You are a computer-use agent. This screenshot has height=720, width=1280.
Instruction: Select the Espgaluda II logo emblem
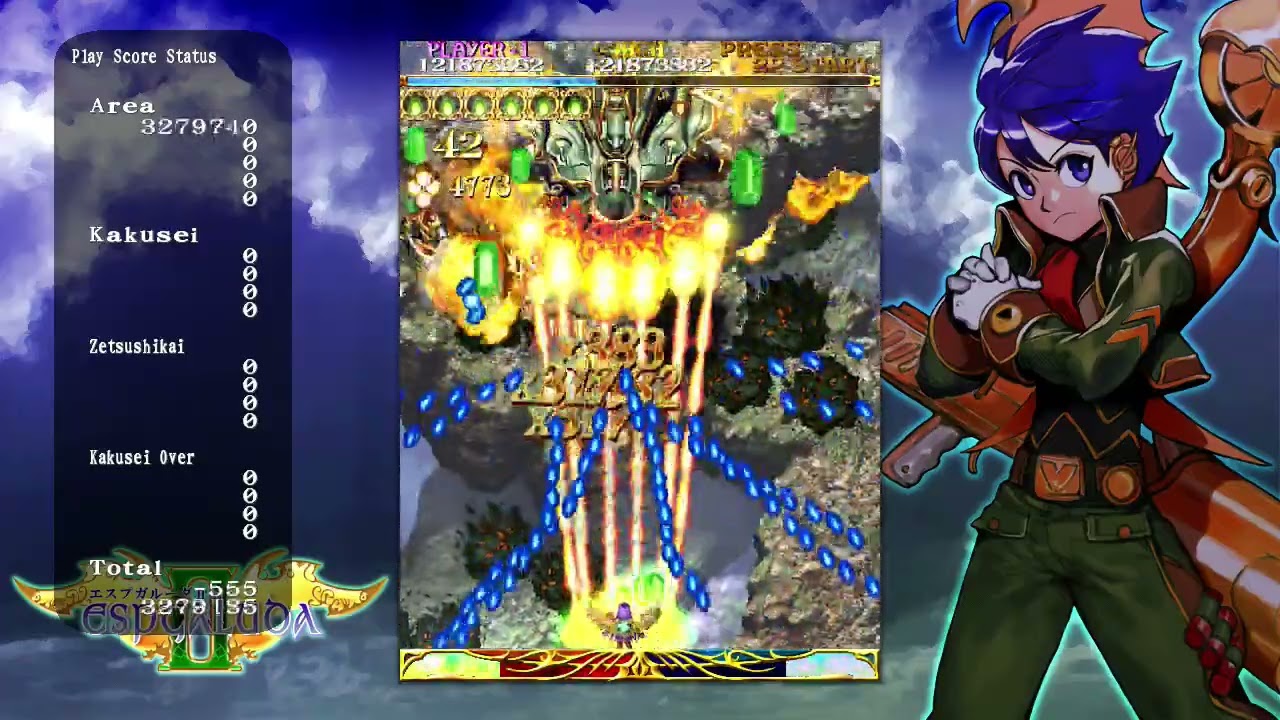[197, 618]
